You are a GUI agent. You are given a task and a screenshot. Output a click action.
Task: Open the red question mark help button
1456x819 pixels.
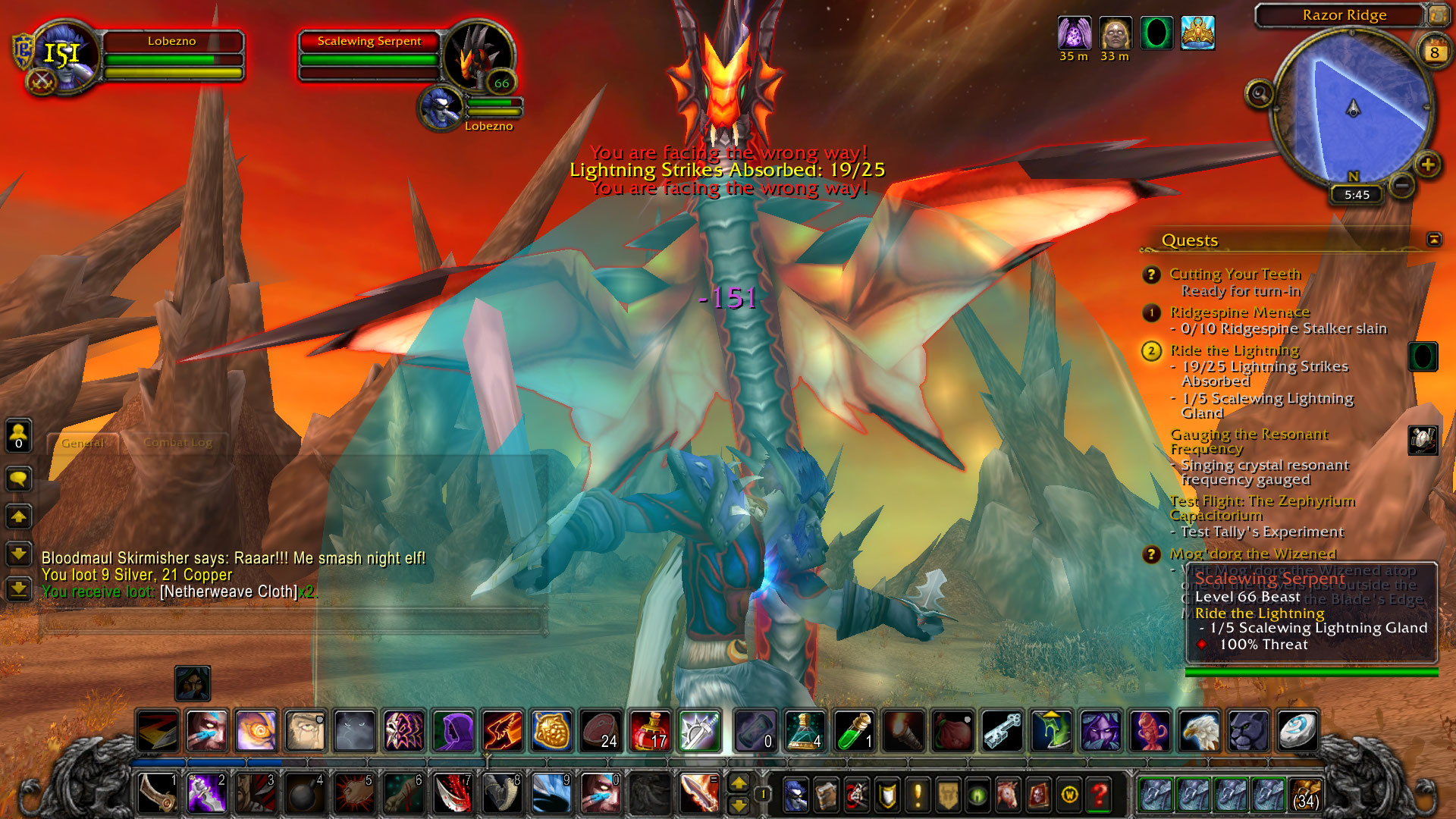(x=1099, y=795)
